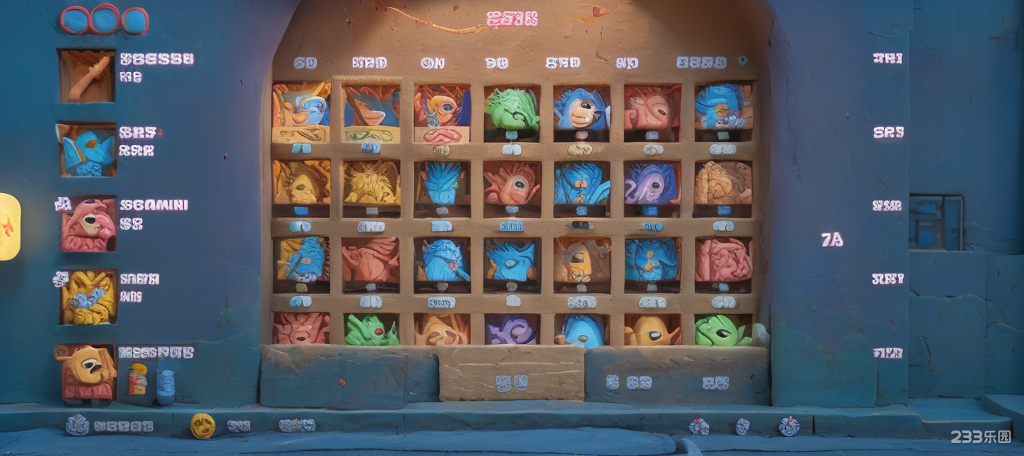Tap the glowing yellow button at screen edge
The height and width of the screenshot is (456, 1024).
(x=8, y=227)
